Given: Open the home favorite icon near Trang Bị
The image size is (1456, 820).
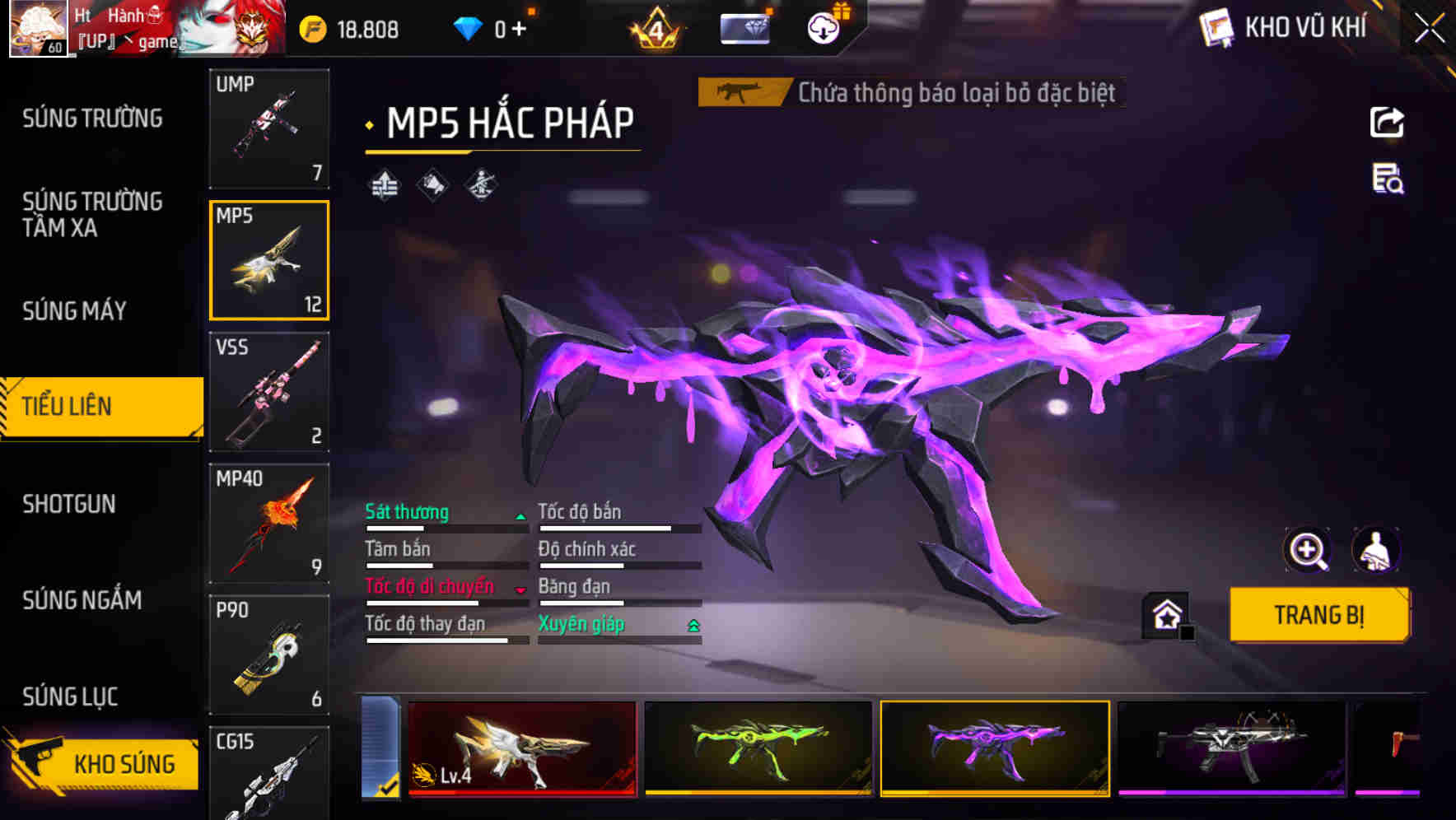Looking at the screenshot, I should click(1166, 614).
